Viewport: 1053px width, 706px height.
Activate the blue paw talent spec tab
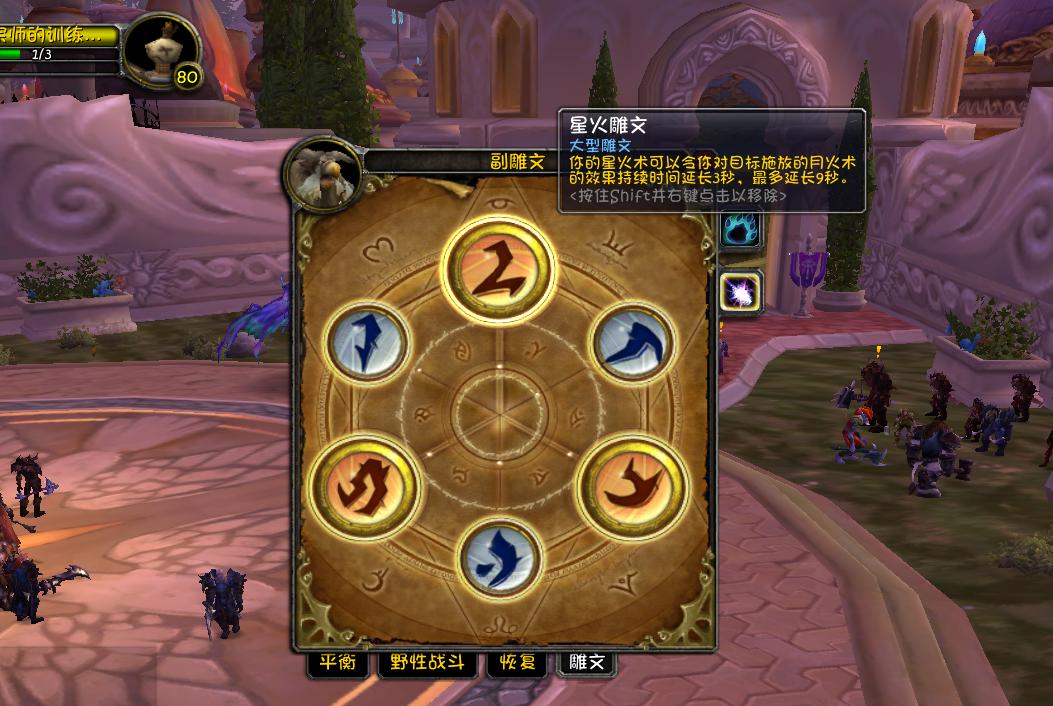tap(742, 229)
